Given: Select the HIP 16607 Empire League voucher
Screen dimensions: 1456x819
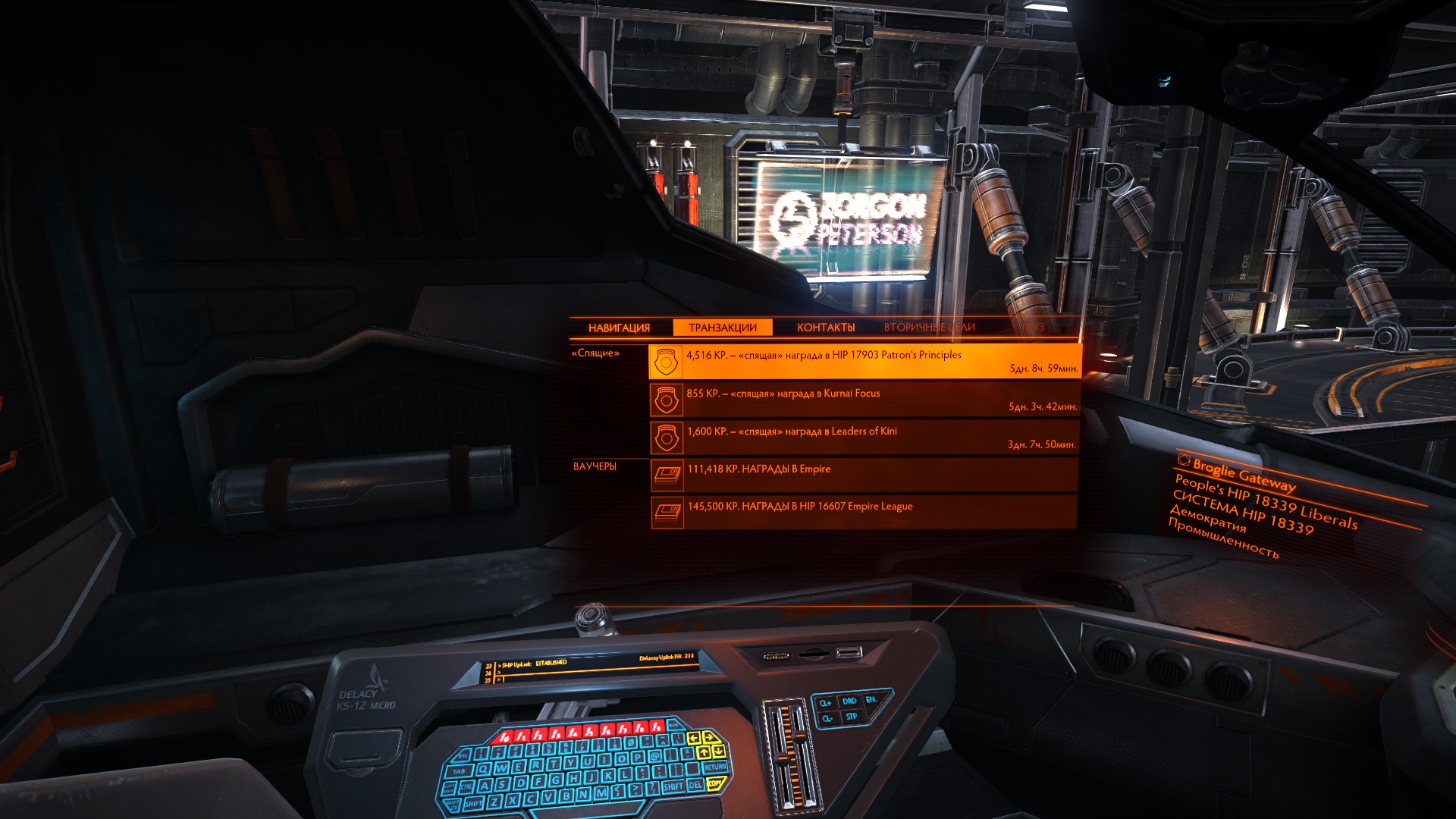Looking at the screenshot, I should (x=864, y=512).
